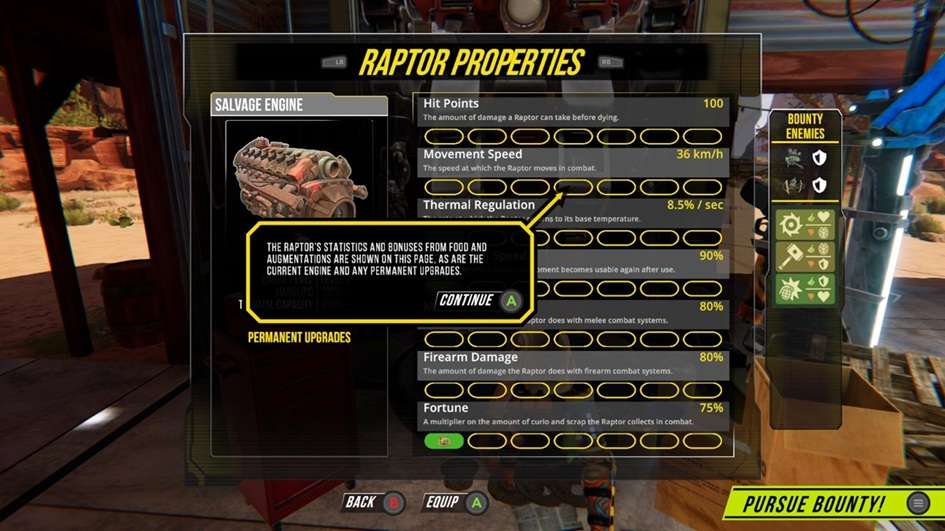
Task: Select the Back option
Action: click(374, 503)
